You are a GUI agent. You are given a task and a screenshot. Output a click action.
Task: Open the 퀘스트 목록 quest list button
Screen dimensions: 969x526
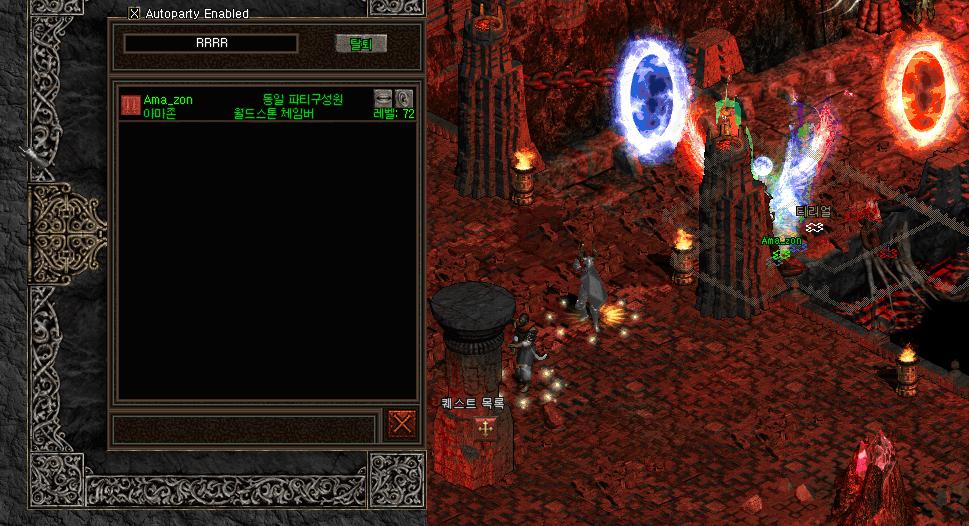485,428
